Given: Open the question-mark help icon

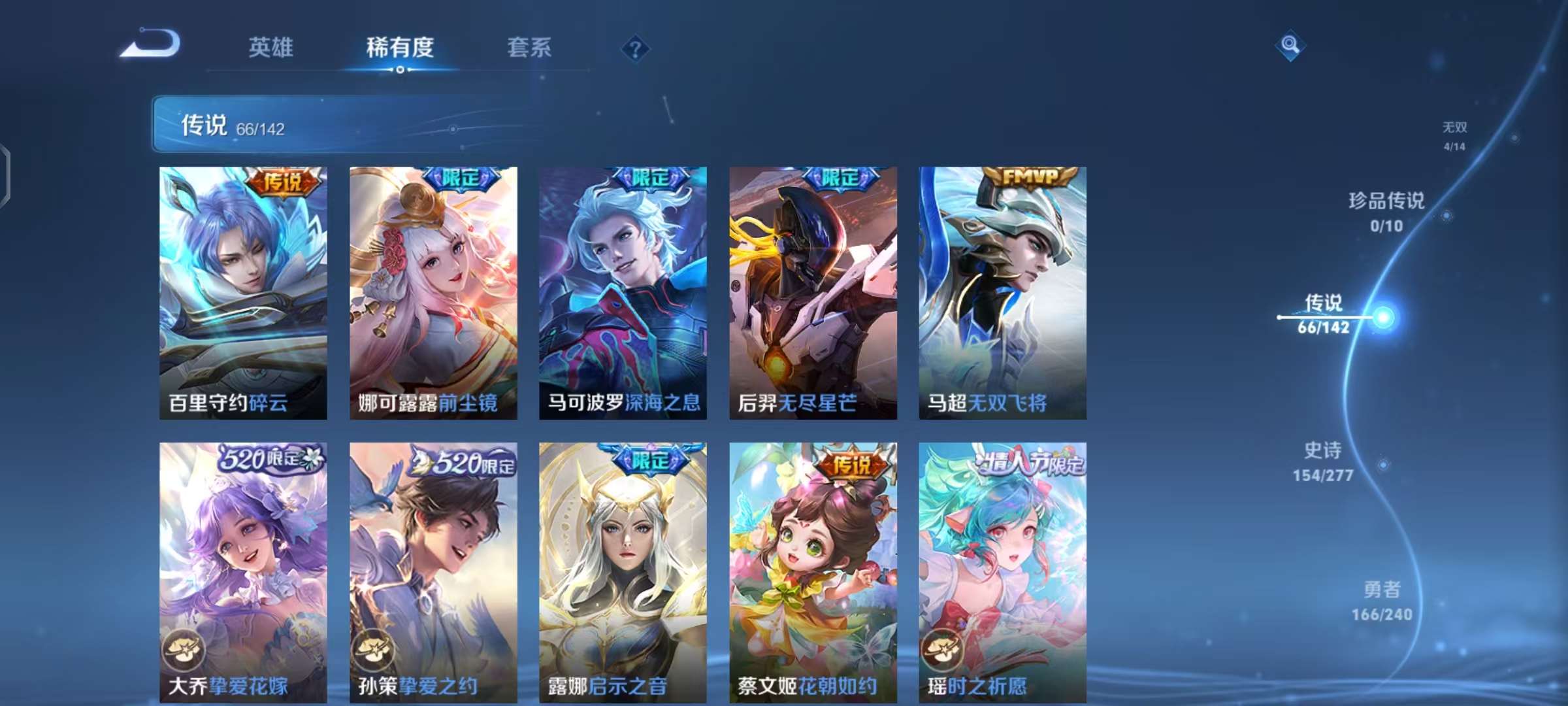Looking at the screenshot, I should 635,48.
